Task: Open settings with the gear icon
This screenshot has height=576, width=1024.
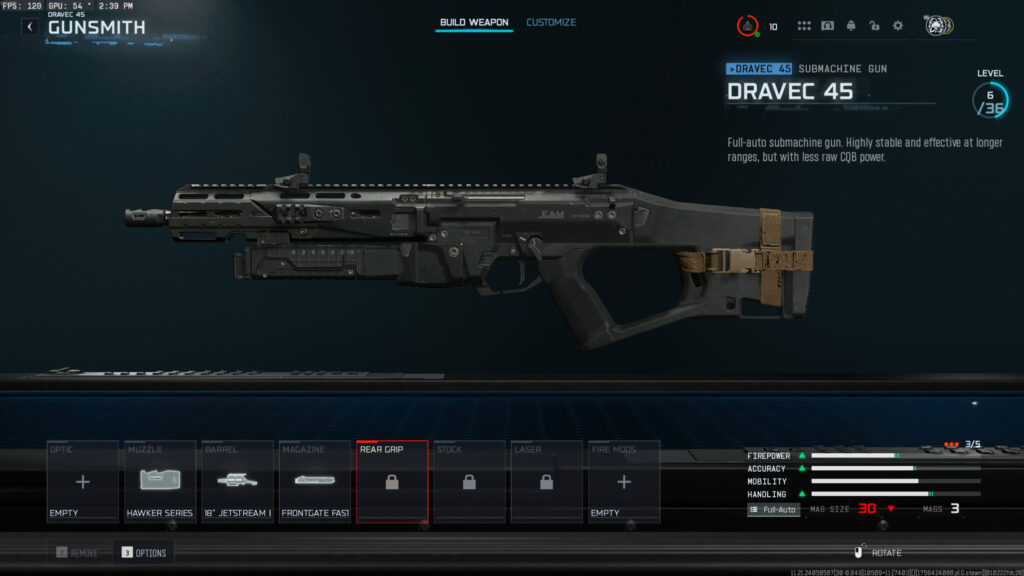Action: pos(897,26)
